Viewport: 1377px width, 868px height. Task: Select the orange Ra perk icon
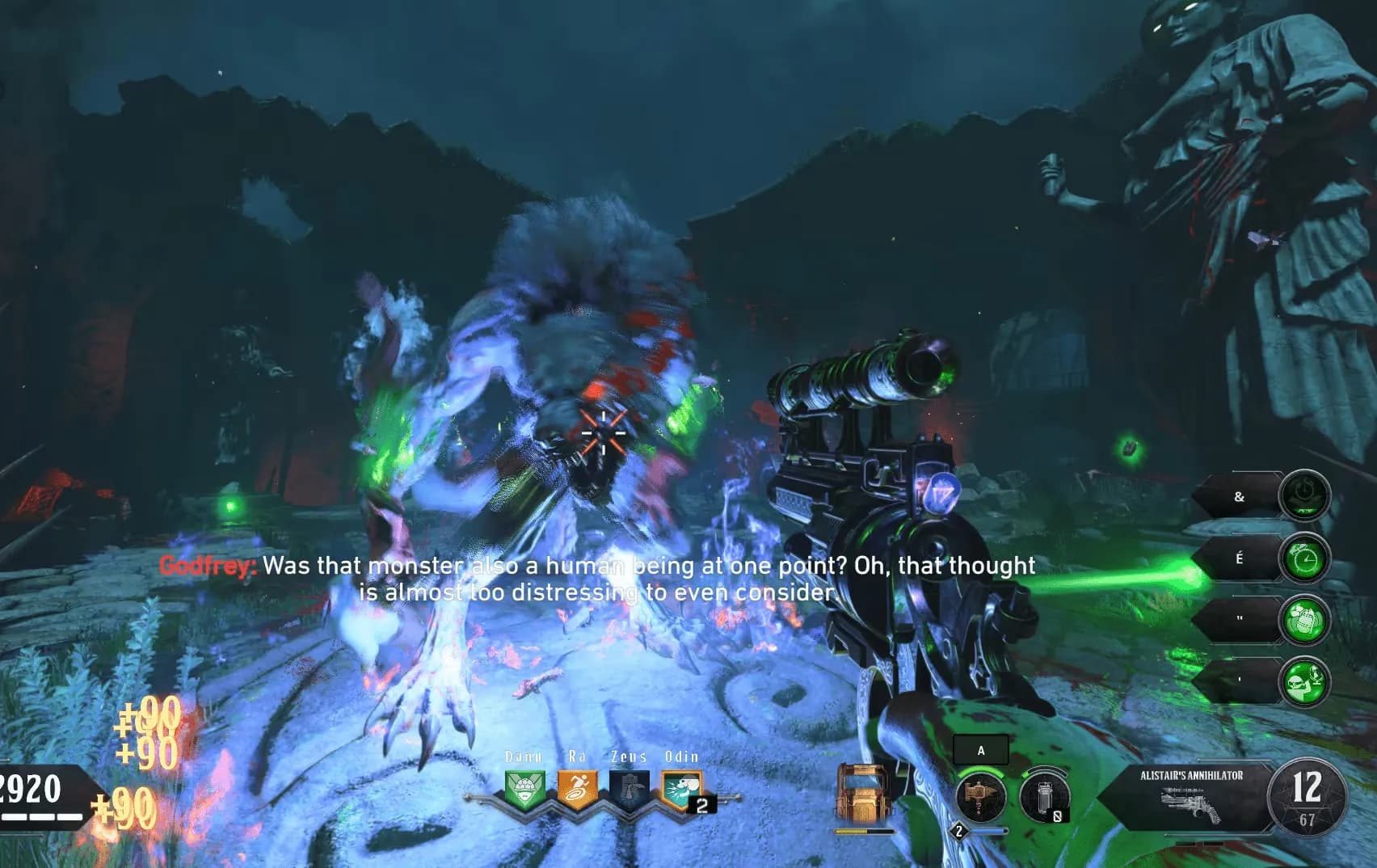point(577,790)
